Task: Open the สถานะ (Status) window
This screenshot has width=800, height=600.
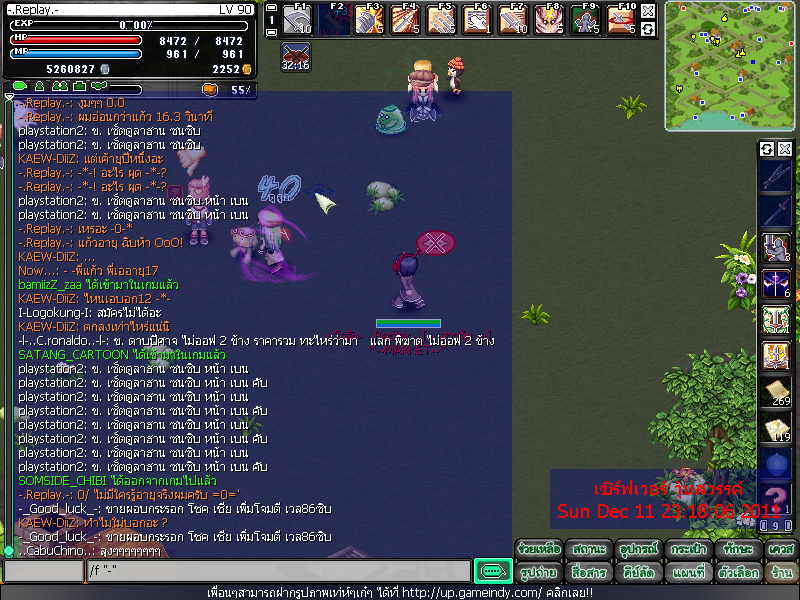Action: pos(587,550)
